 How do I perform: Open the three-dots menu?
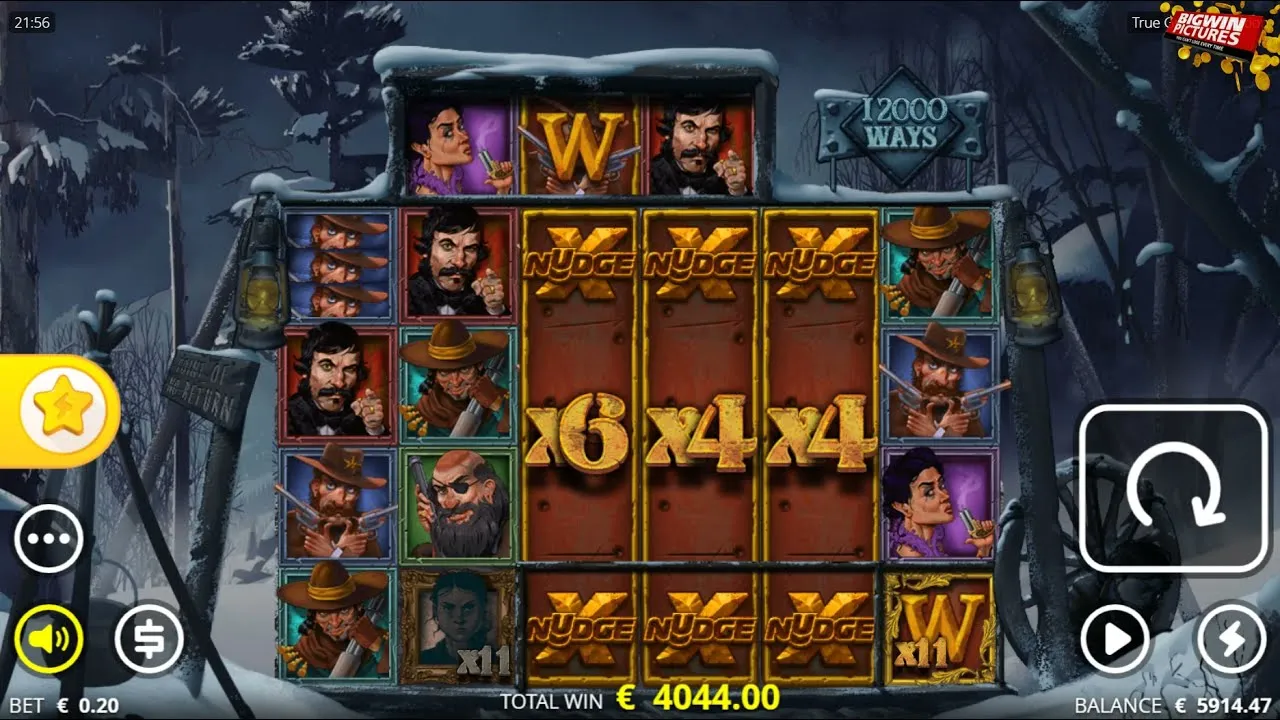(48, 539)
